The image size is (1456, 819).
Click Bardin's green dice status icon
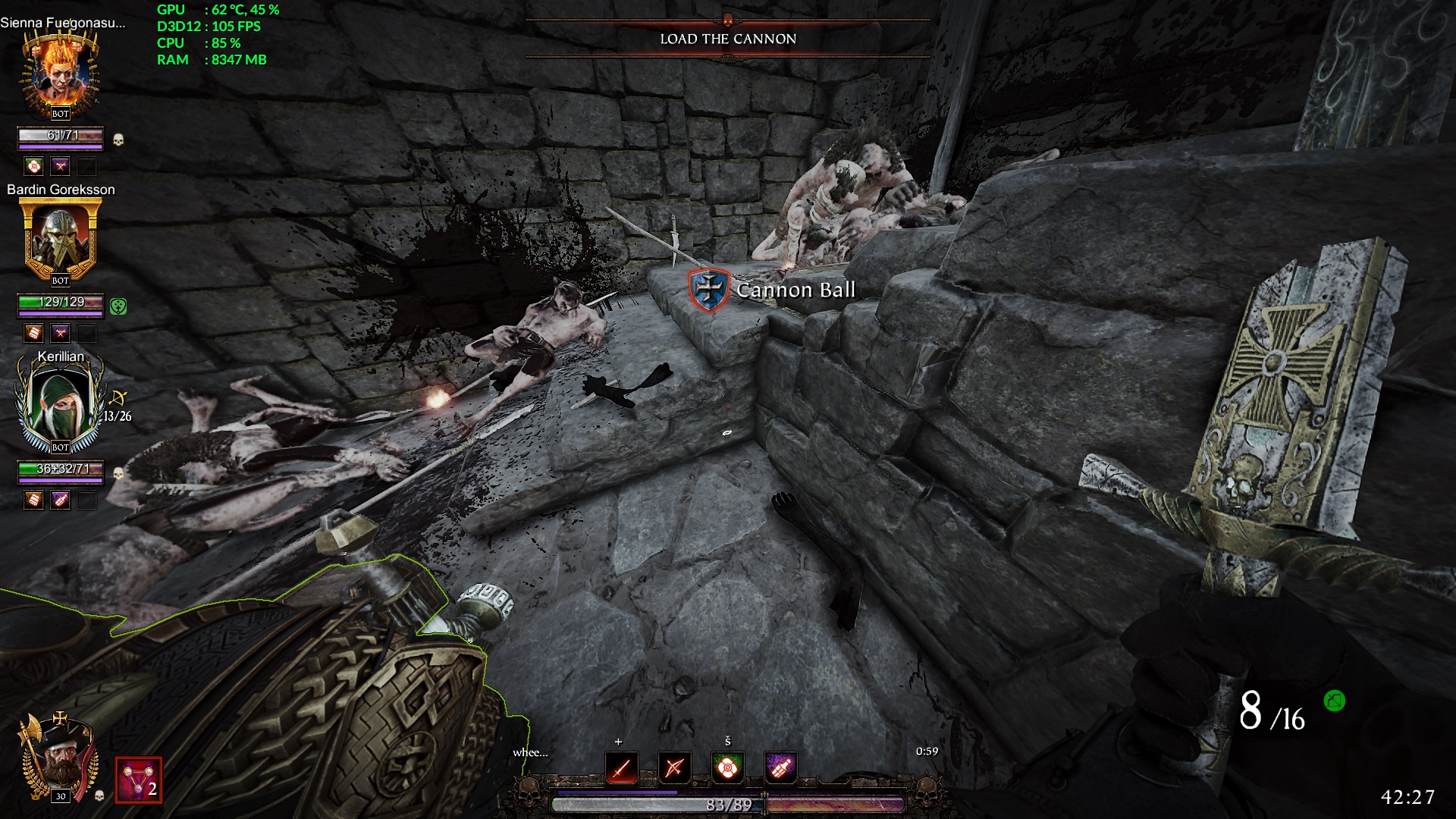point(118,306)
